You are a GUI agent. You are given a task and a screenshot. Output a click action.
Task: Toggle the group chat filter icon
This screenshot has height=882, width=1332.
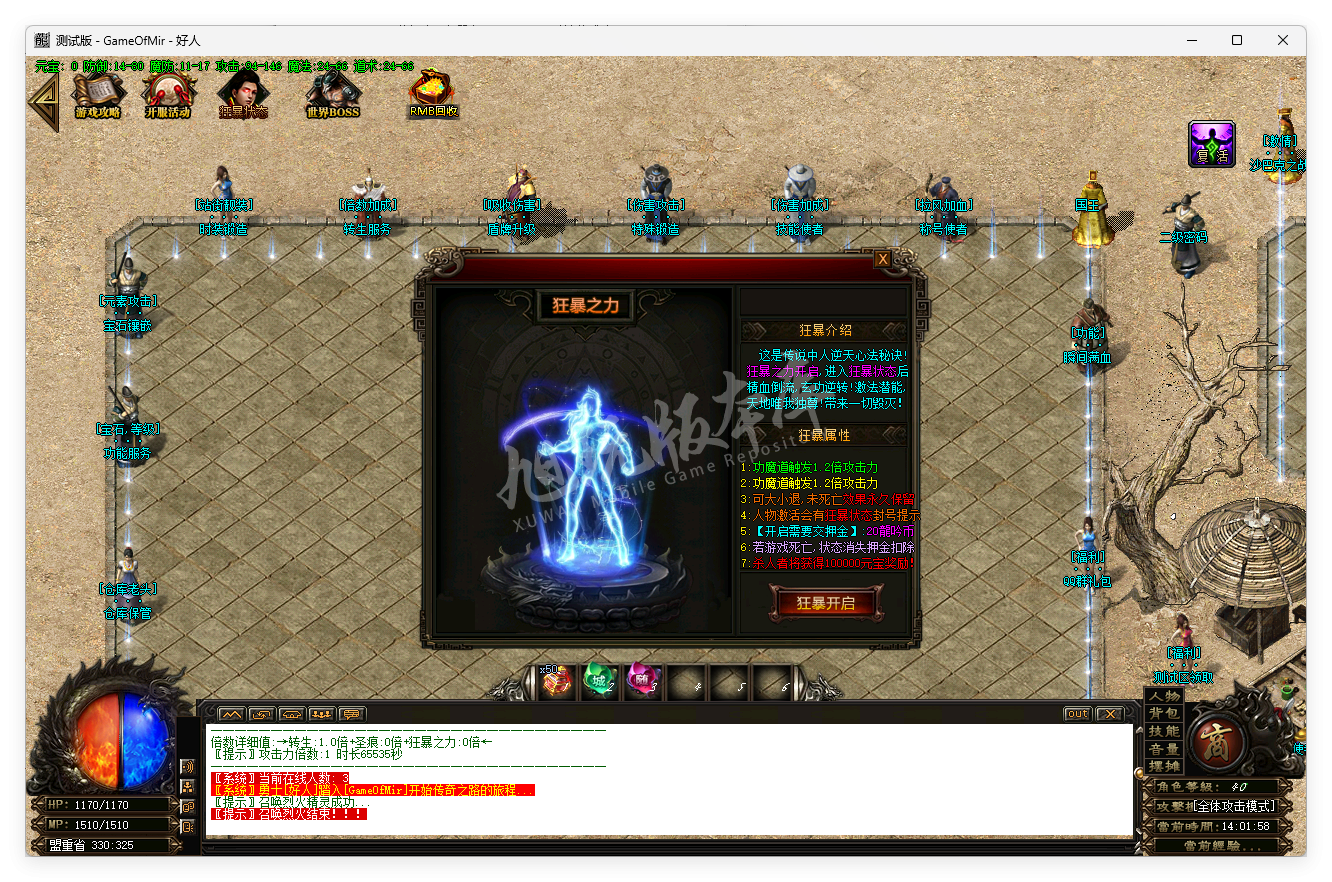[321, 714]
